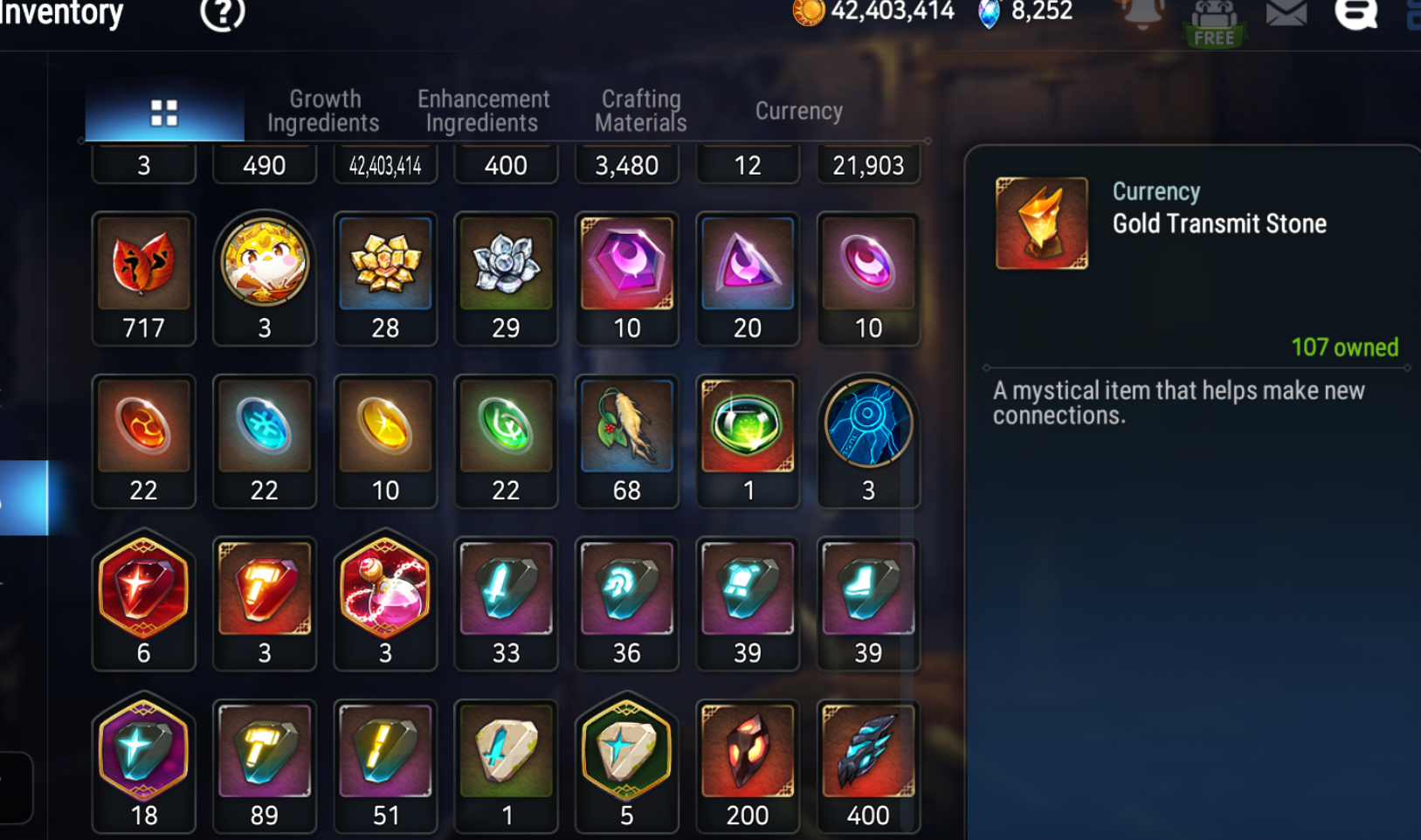Claim the FREE gift icon
This screenshot has width=1421, height=840.
tap(1213, 23)
